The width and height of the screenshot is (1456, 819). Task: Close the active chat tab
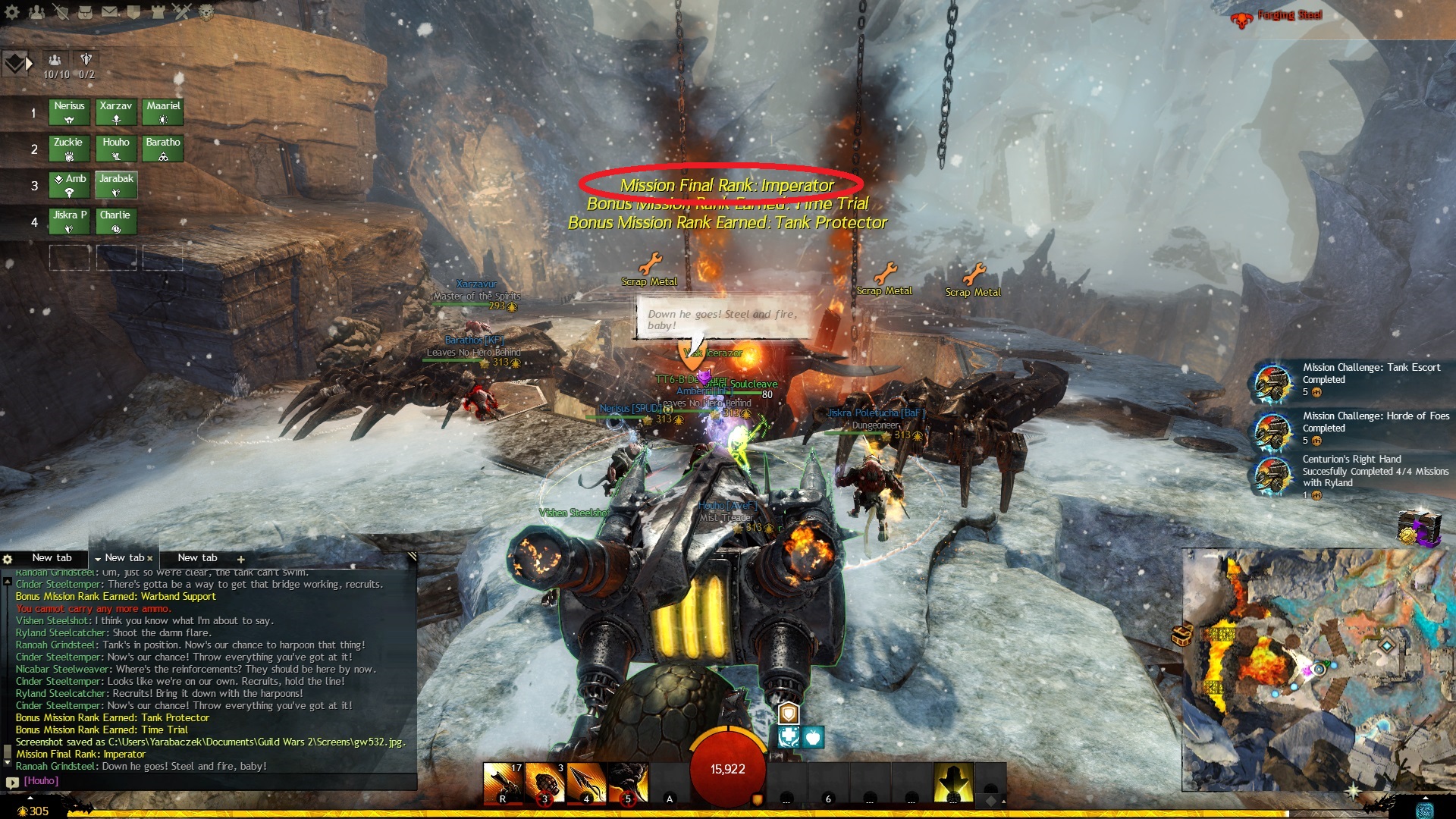pos(150,558)
